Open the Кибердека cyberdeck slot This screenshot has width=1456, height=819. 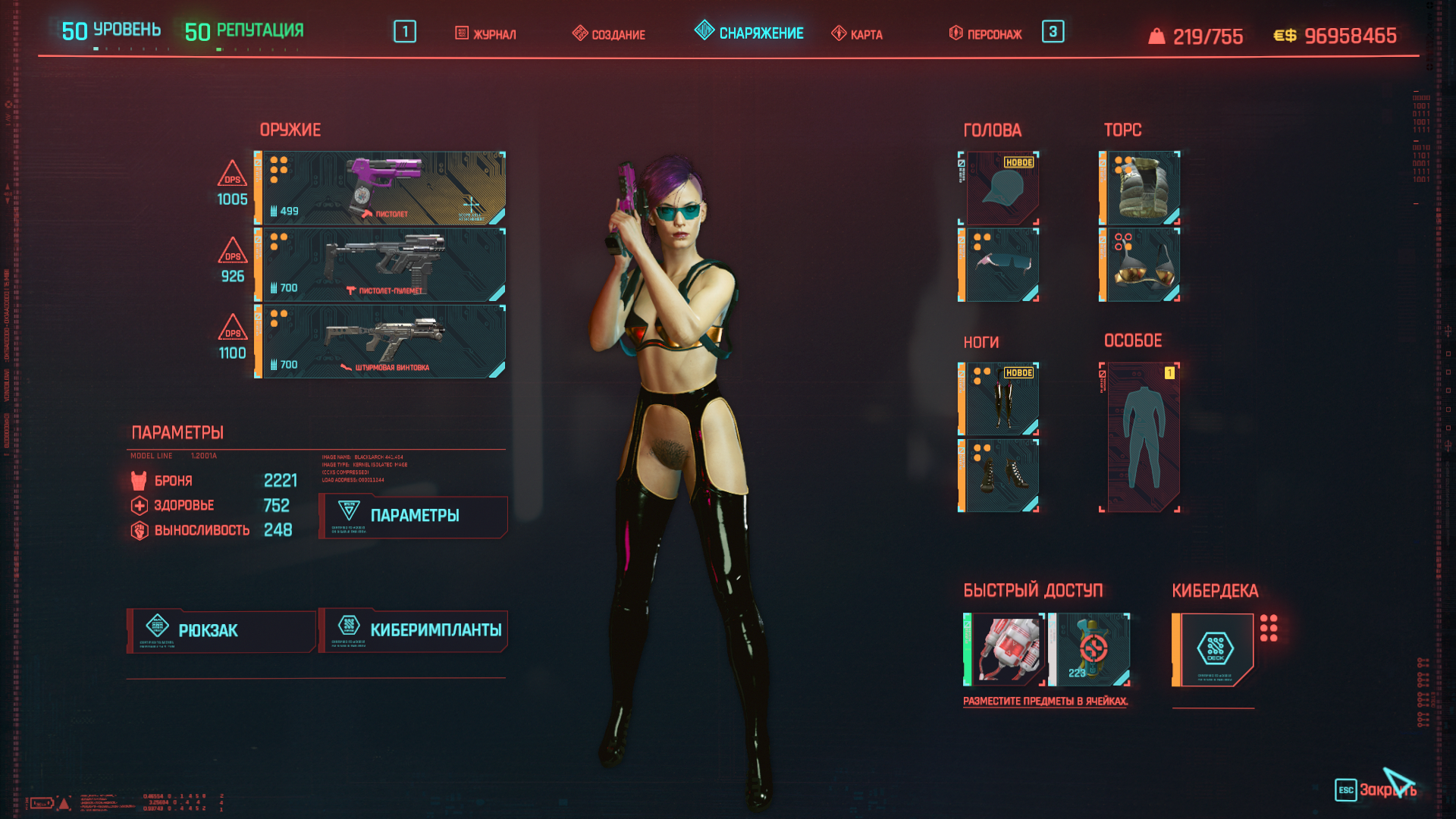[1214, 650]
